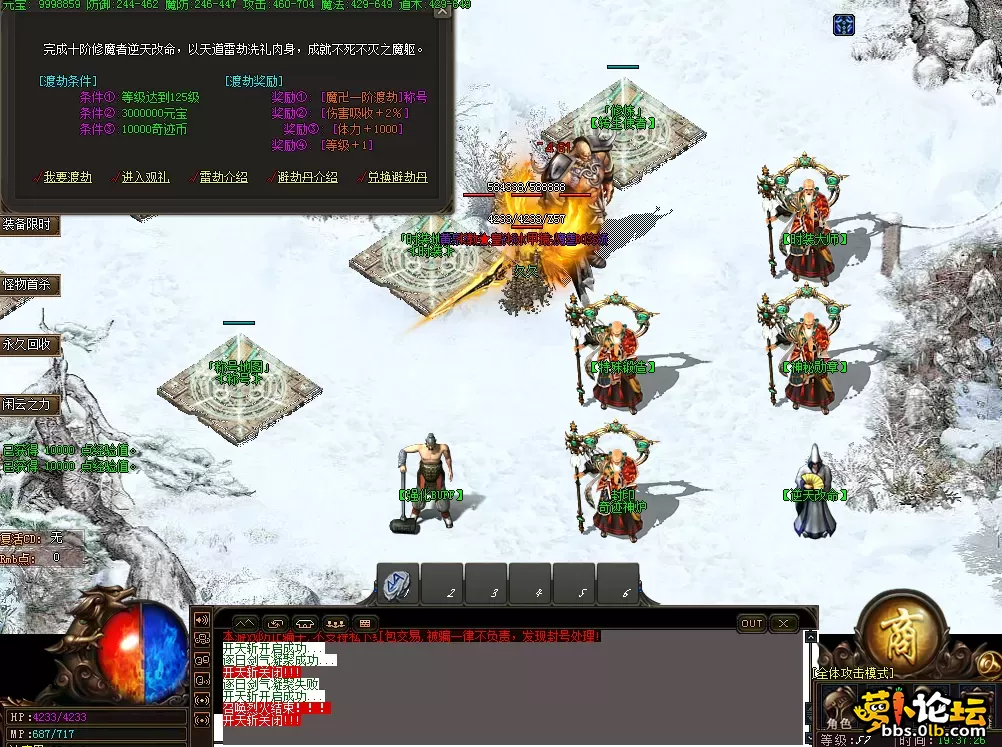Image resolution: width=1002 pixels, height=747 pixels.
Task: Select the 进入观礼 dialogue option
Action: (146, 177)
